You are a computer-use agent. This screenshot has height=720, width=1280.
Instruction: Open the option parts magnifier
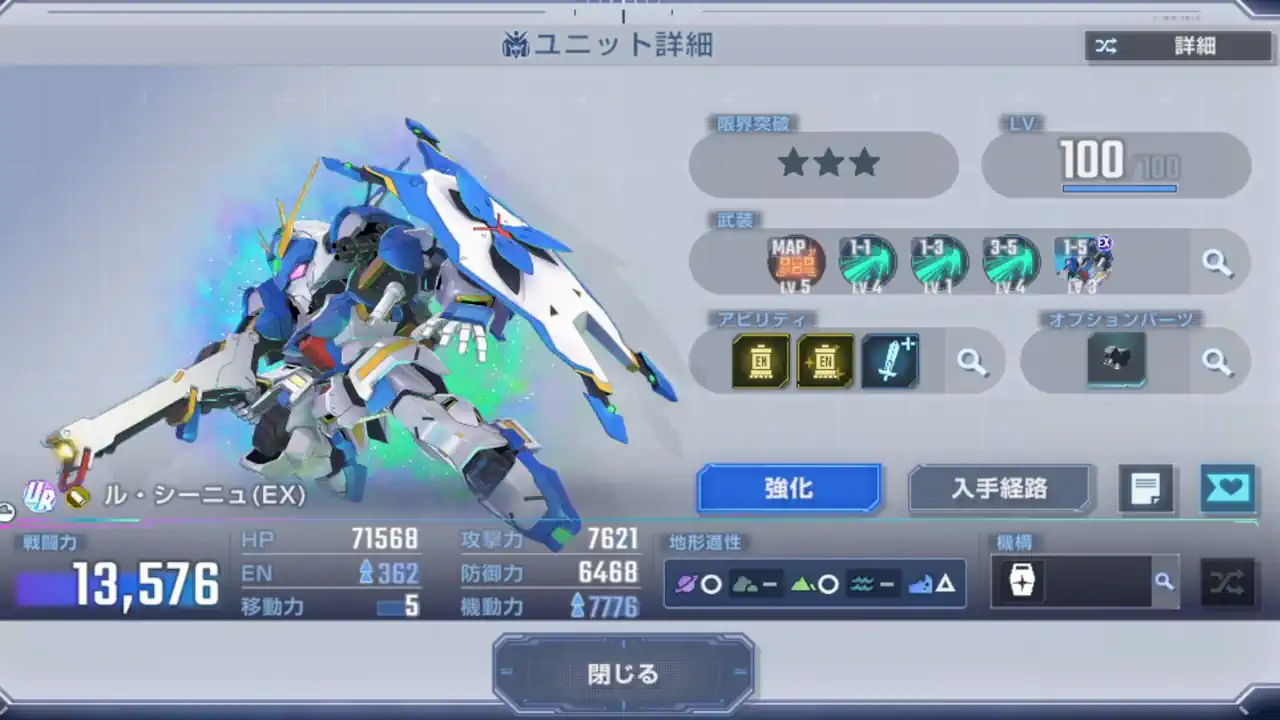coord(1219,361)
